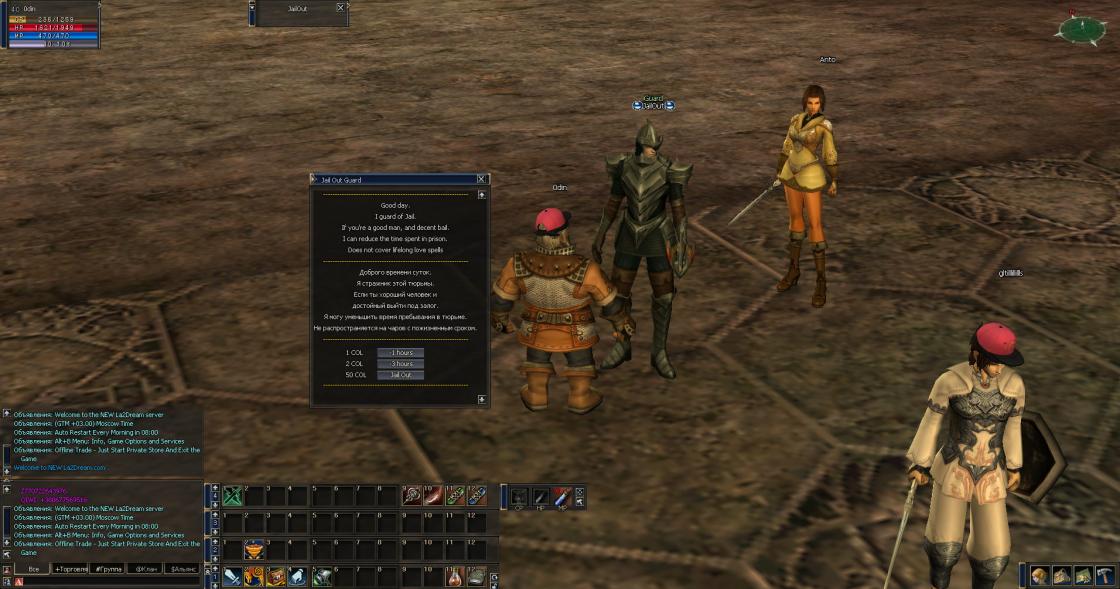Close the Jail Out Guard dialog window

click(481, 179)
